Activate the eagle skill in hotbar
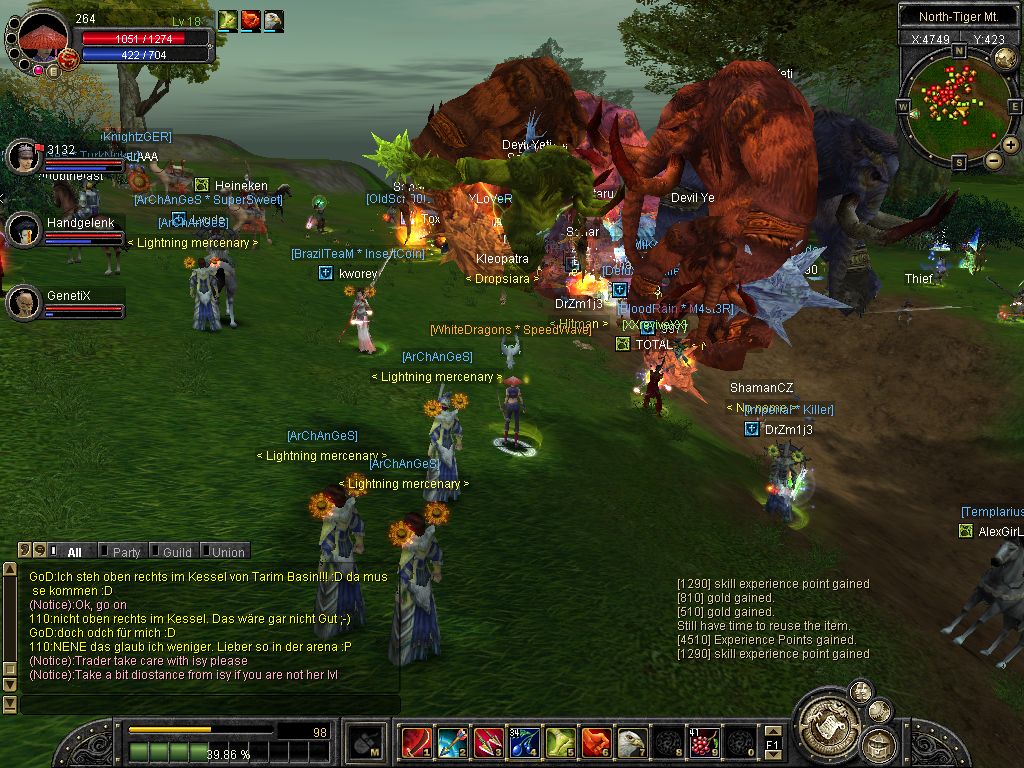This screenshot has width=1024, height=768. coord(632,743)
